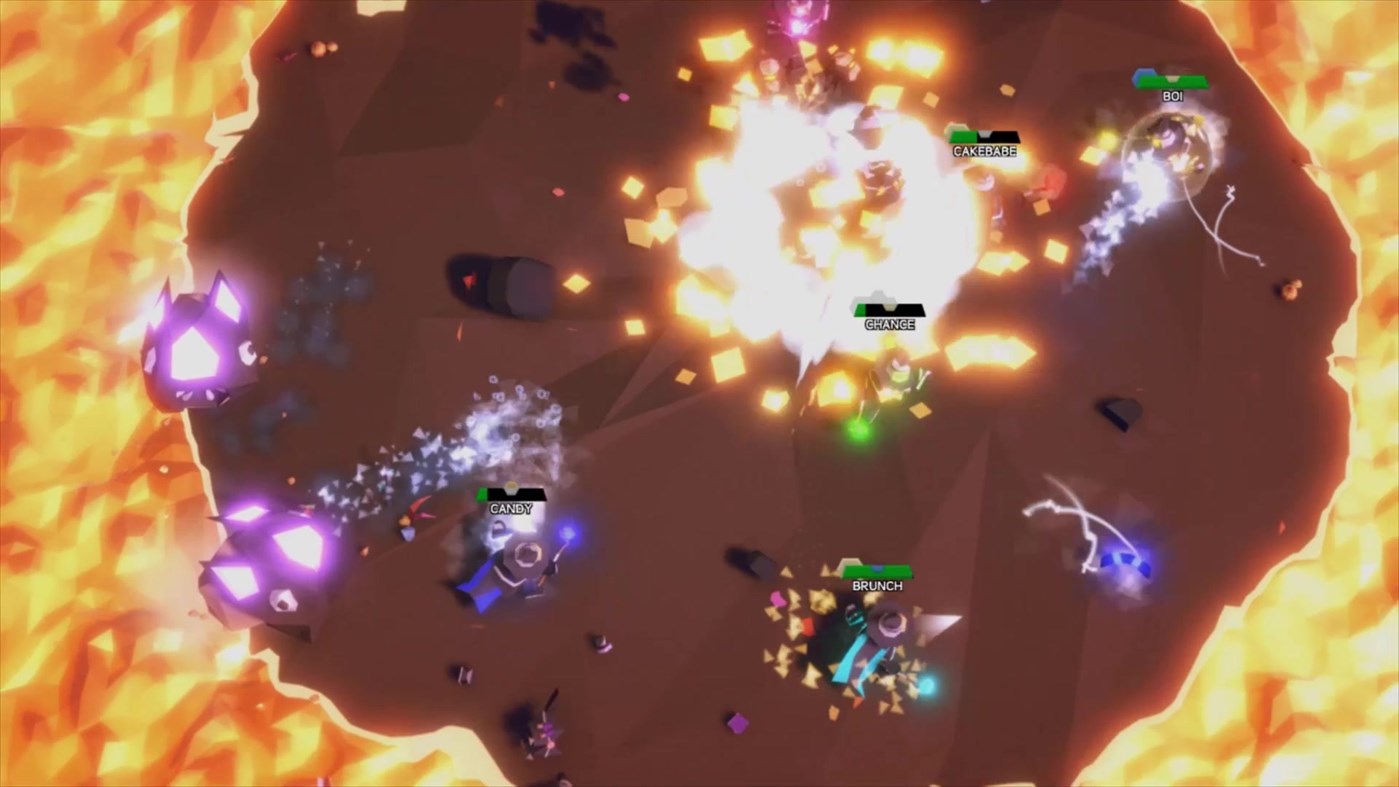Click CHANCE's nameplate label
Image resolution: width=1399 pixels, height=787 pixels.
(x=888, y=325)
